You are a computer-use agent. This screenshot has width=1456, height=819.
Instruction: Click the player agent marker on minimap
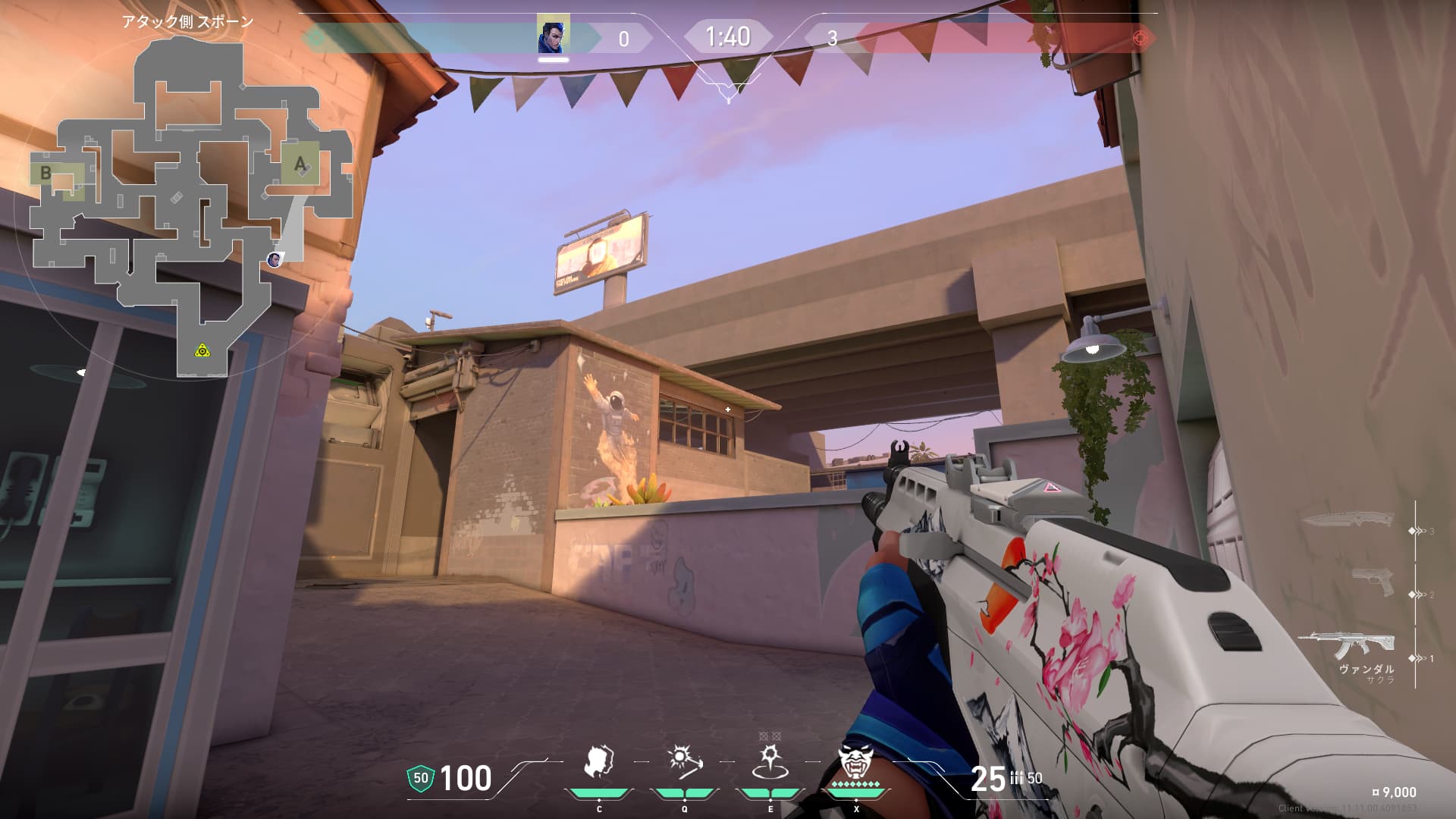[275, 260]
